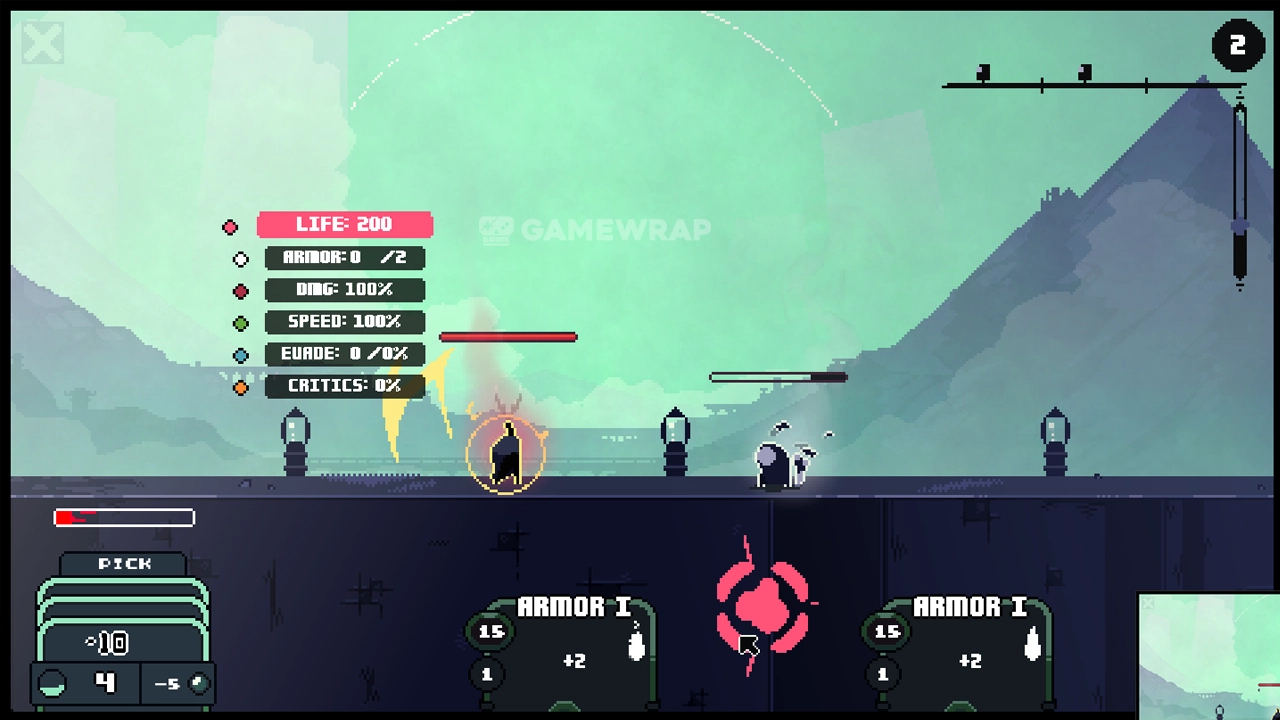This screenshot has width=1280, height=720.
Task: Click the -5 orb button
Action: point(178,684)
